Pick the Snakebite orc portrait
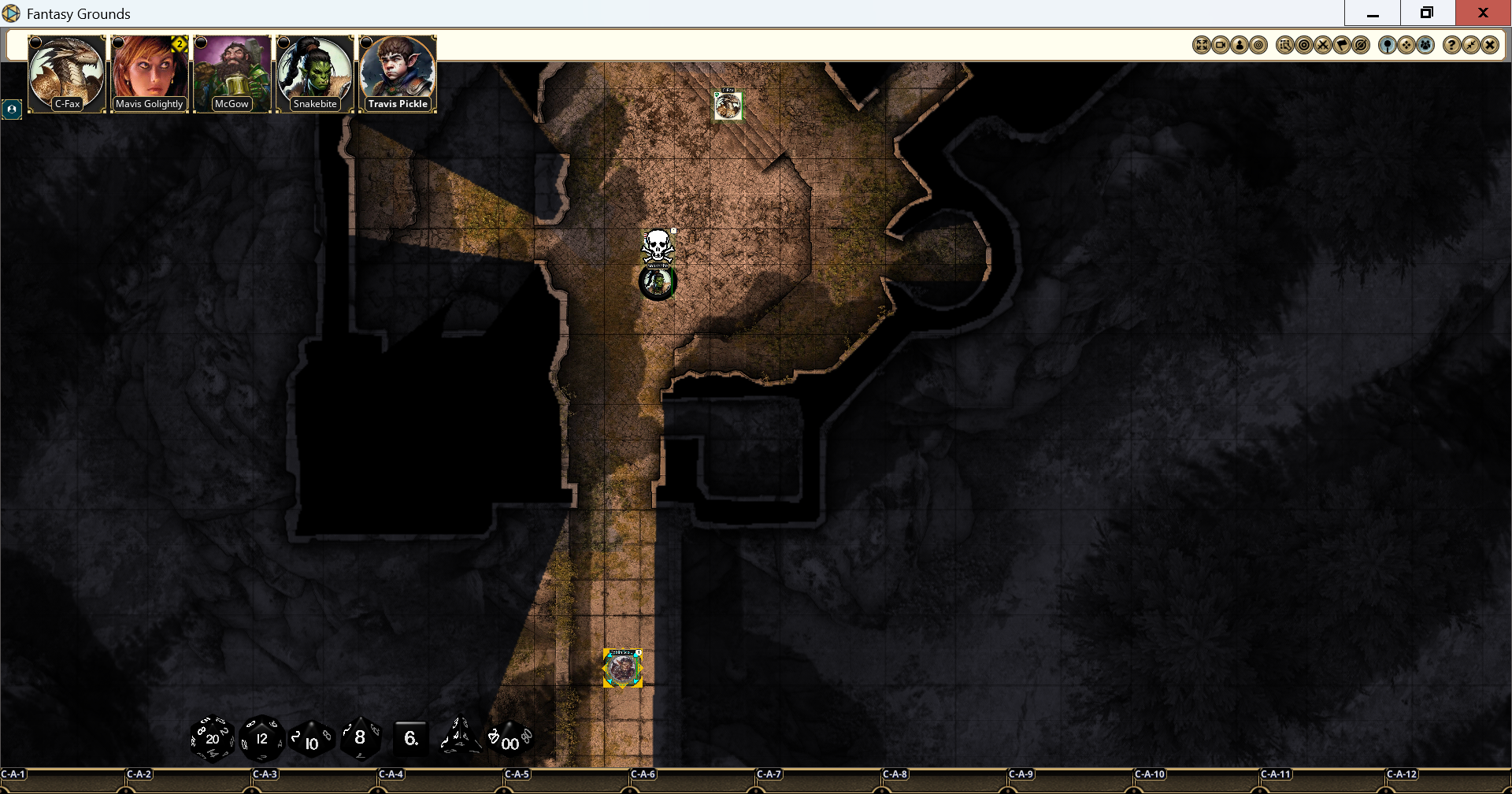Viewport: 1512px width, 794px height. (314, 73)
